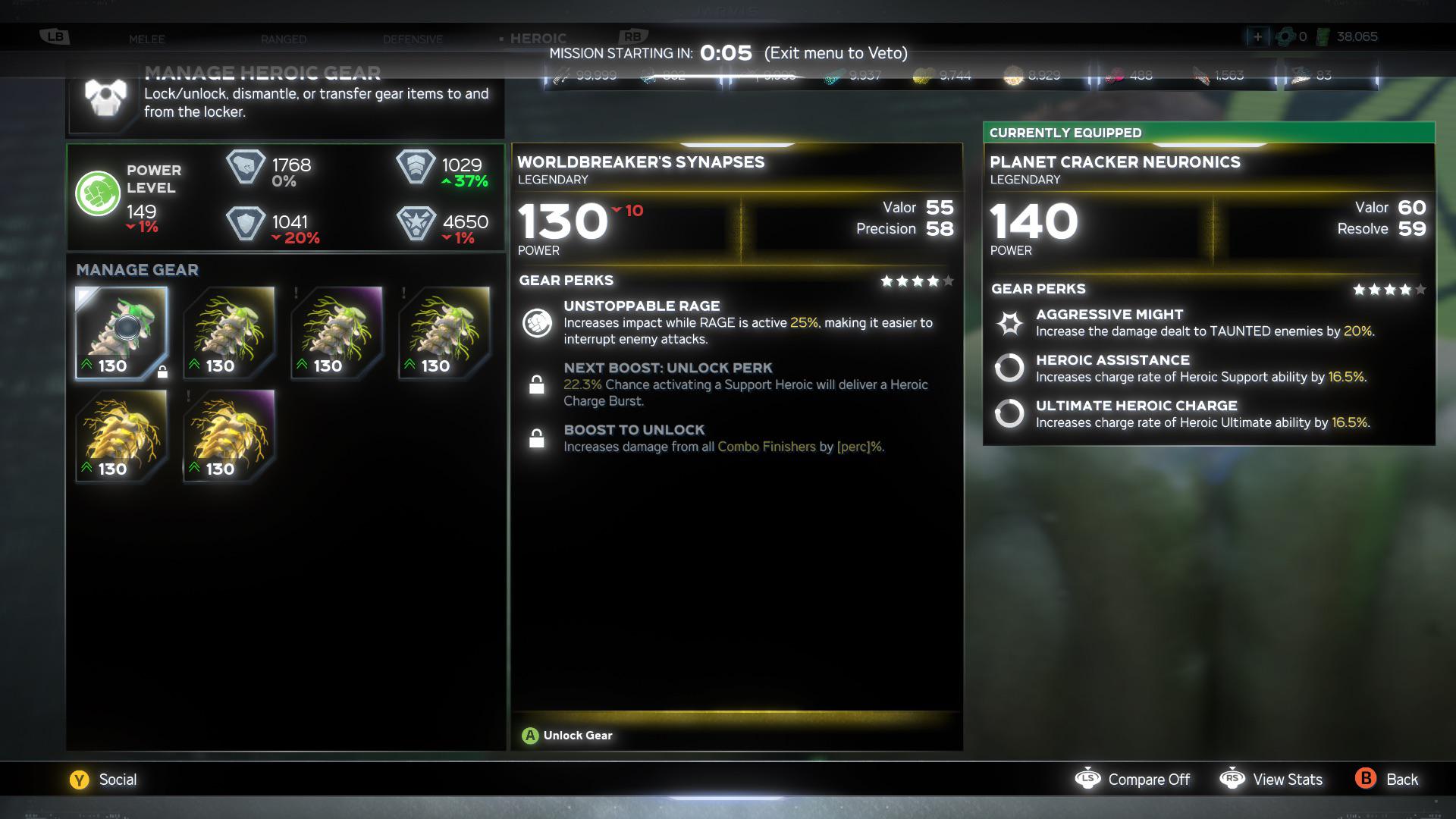Click the padlock beside Next Boost: Unlock Perk
This screenshot has height=819, width=1456.
[x=538, y=385]
